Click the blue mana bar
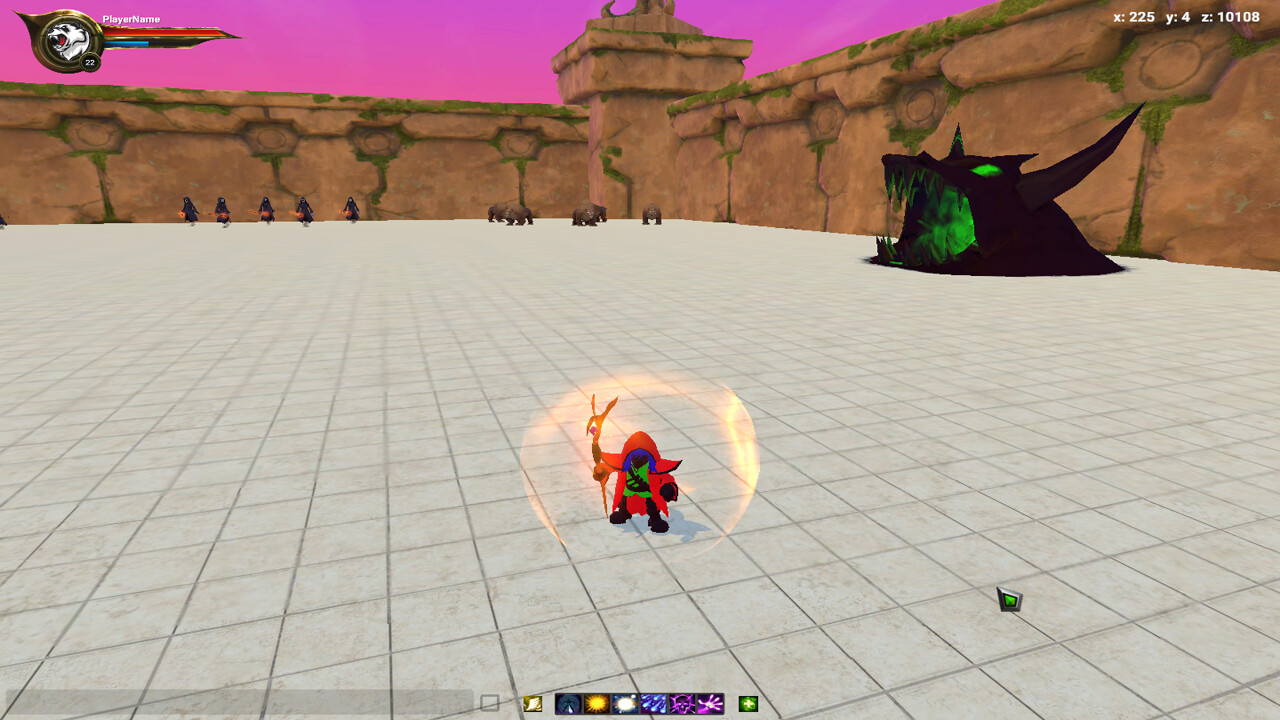The width and height of the screenshot is (1280, 720). coord(127,43)
